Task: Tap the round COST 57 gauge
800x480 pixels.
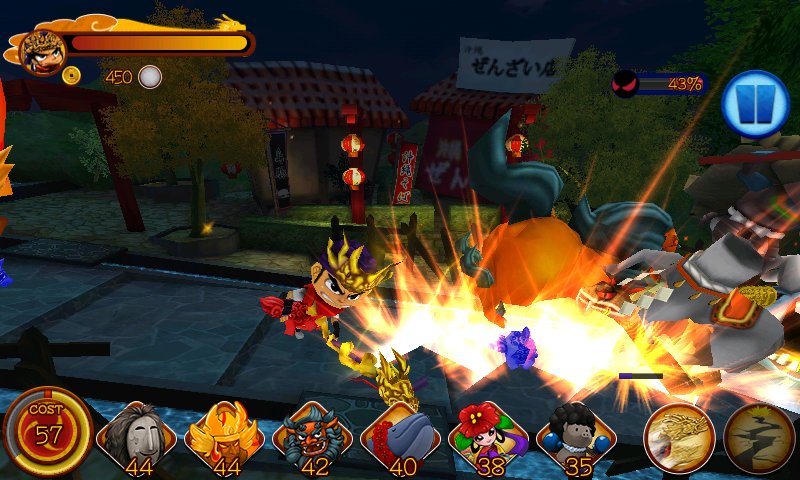Action: (x=48, y=432)
